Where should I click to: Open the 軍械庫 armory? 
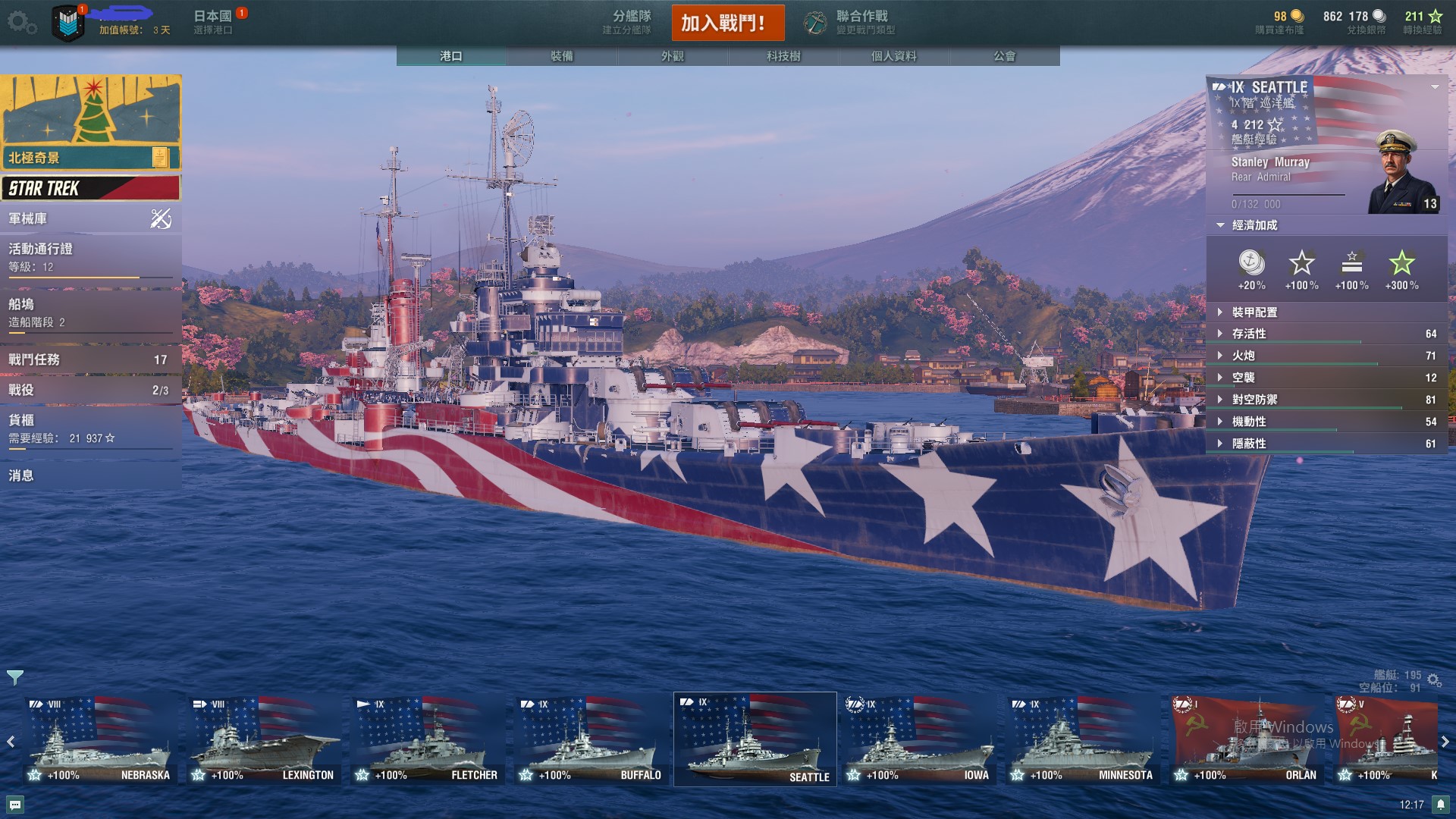pos(91,219)
